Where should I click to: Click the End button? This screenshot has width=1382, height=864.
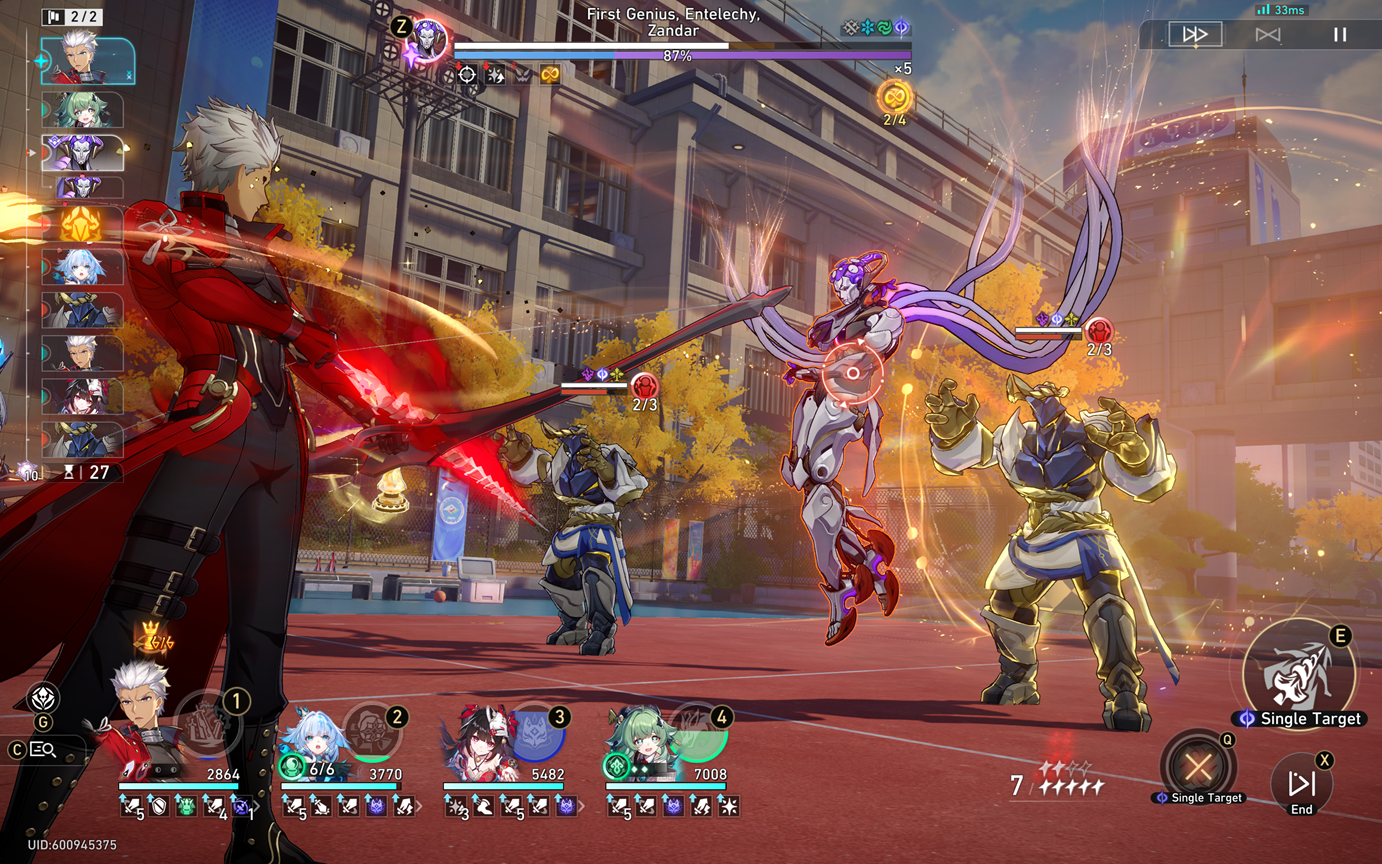tap(1301, 785)
